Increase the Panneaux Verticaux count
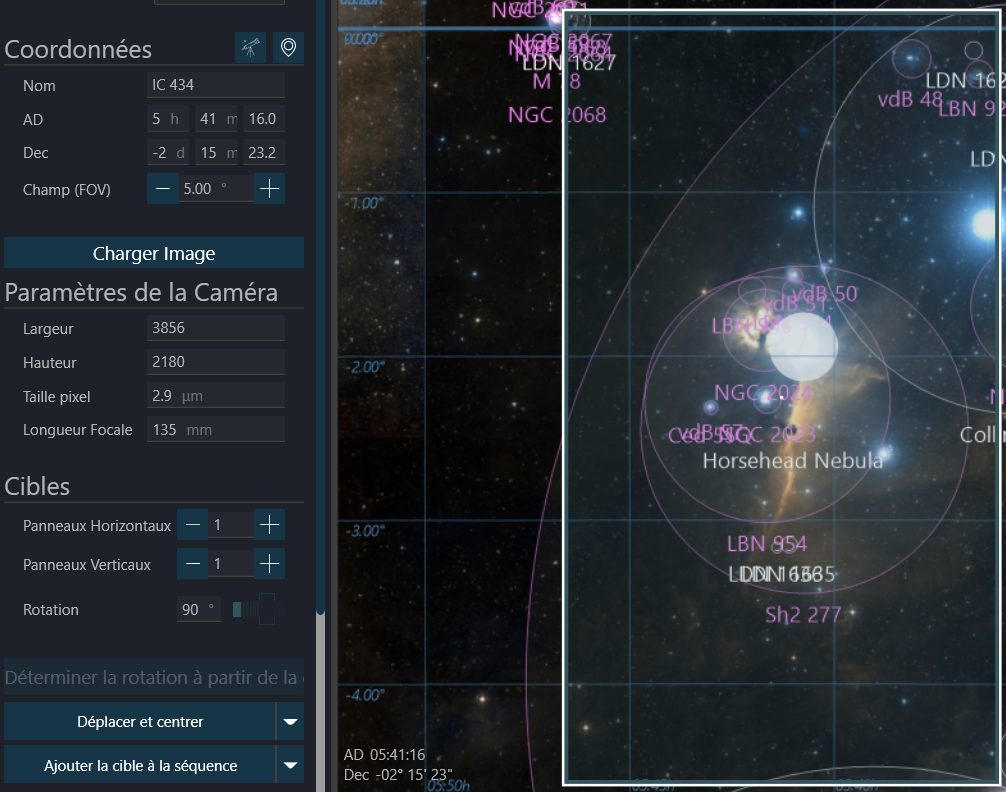The width and height of the screenshot is (1006, 792). (x=269, y=564)
